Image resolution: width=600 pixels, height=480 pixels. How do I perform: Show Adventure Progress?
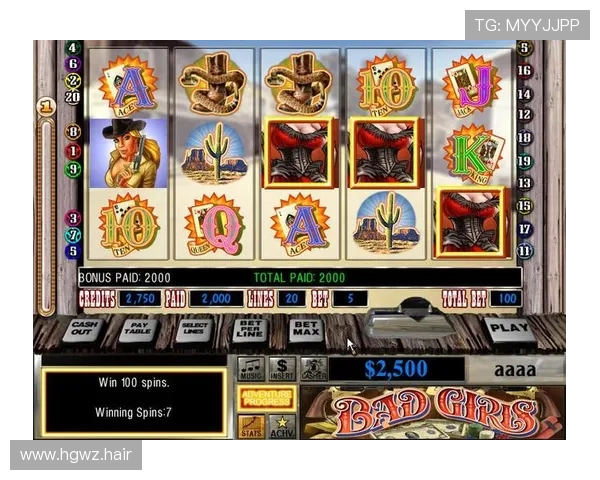266,399
